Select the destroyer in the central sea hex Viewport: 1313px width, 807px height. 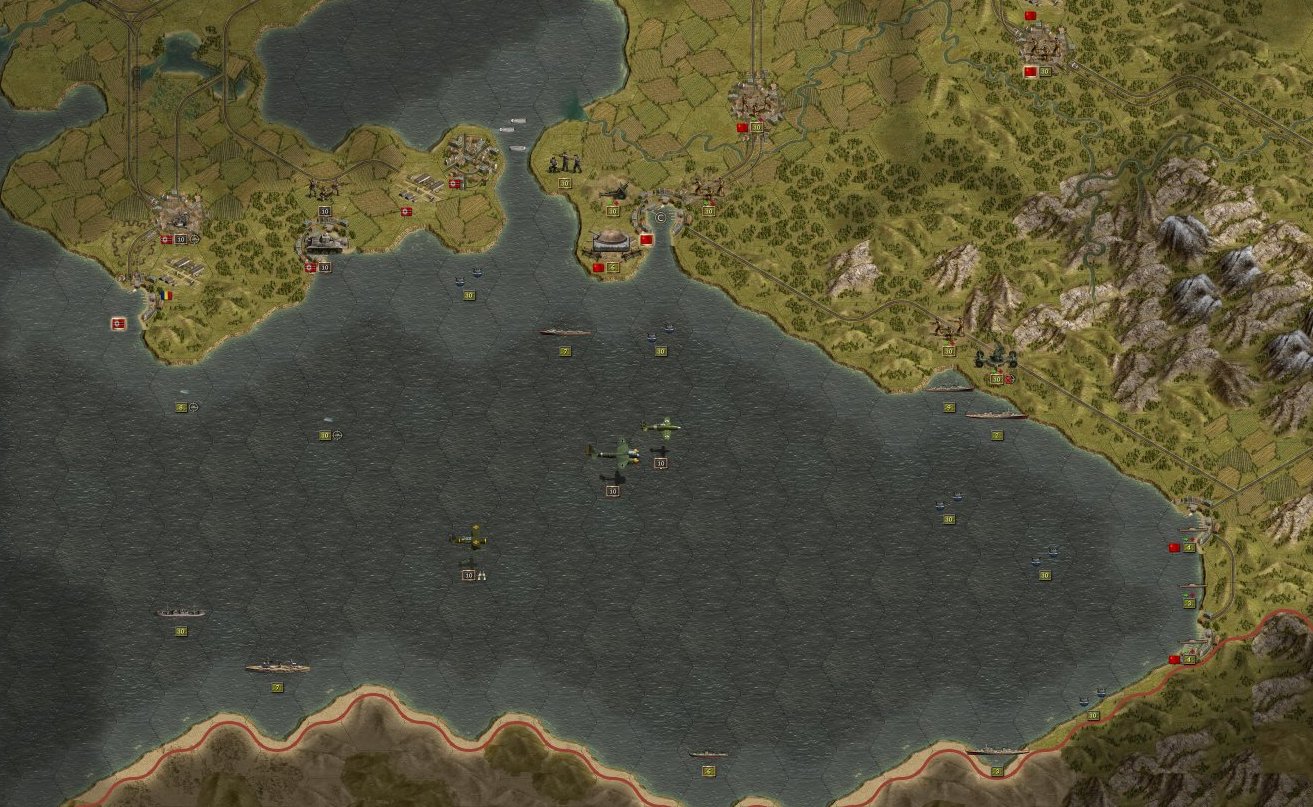(565, 330)
